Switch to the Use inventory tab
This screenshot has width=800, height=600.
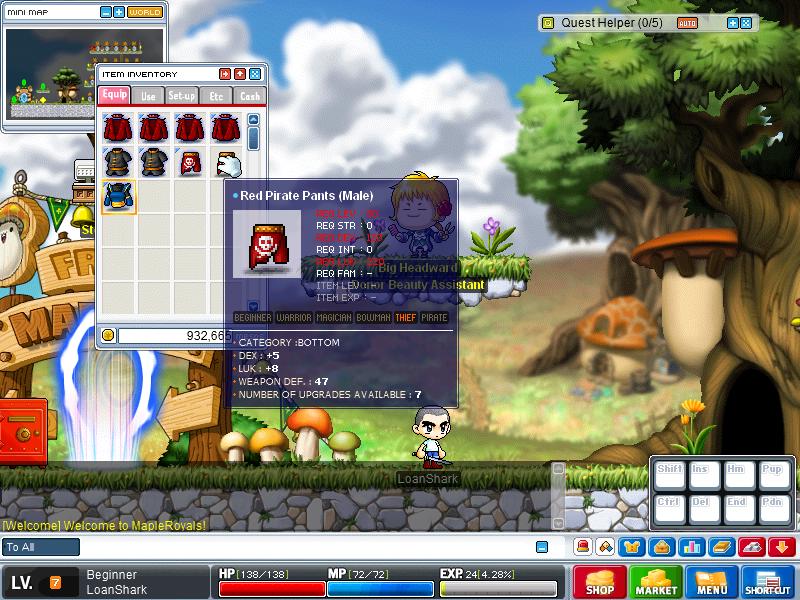coord(148,96)
